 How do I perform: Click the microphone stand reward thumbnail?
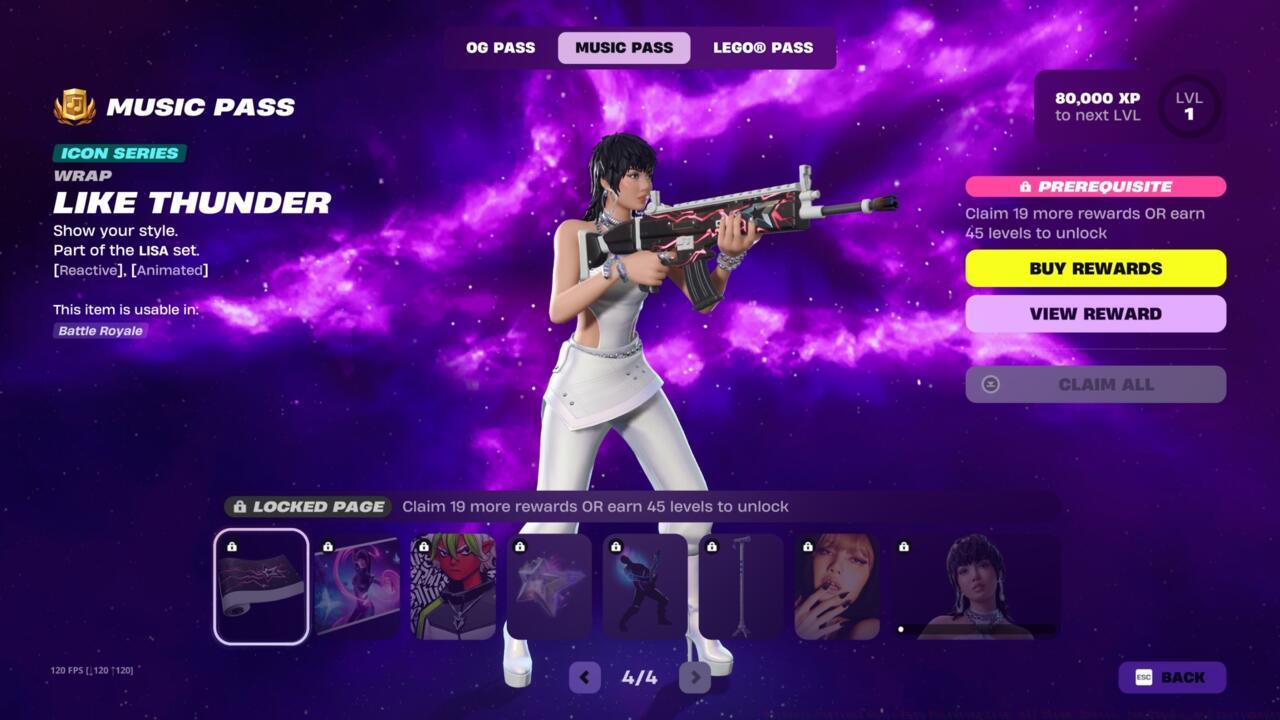(x=740, y=586)
